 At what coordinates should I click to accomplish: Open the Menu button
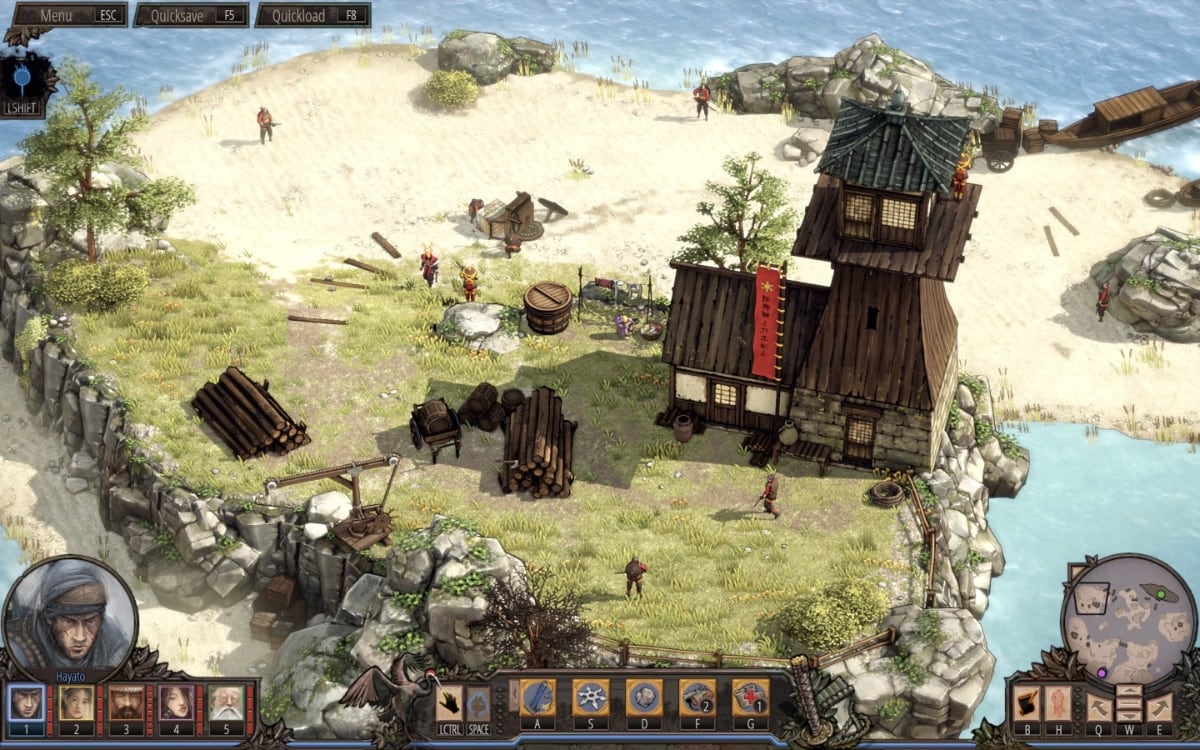pyautogui.click(x=68, y=15)
